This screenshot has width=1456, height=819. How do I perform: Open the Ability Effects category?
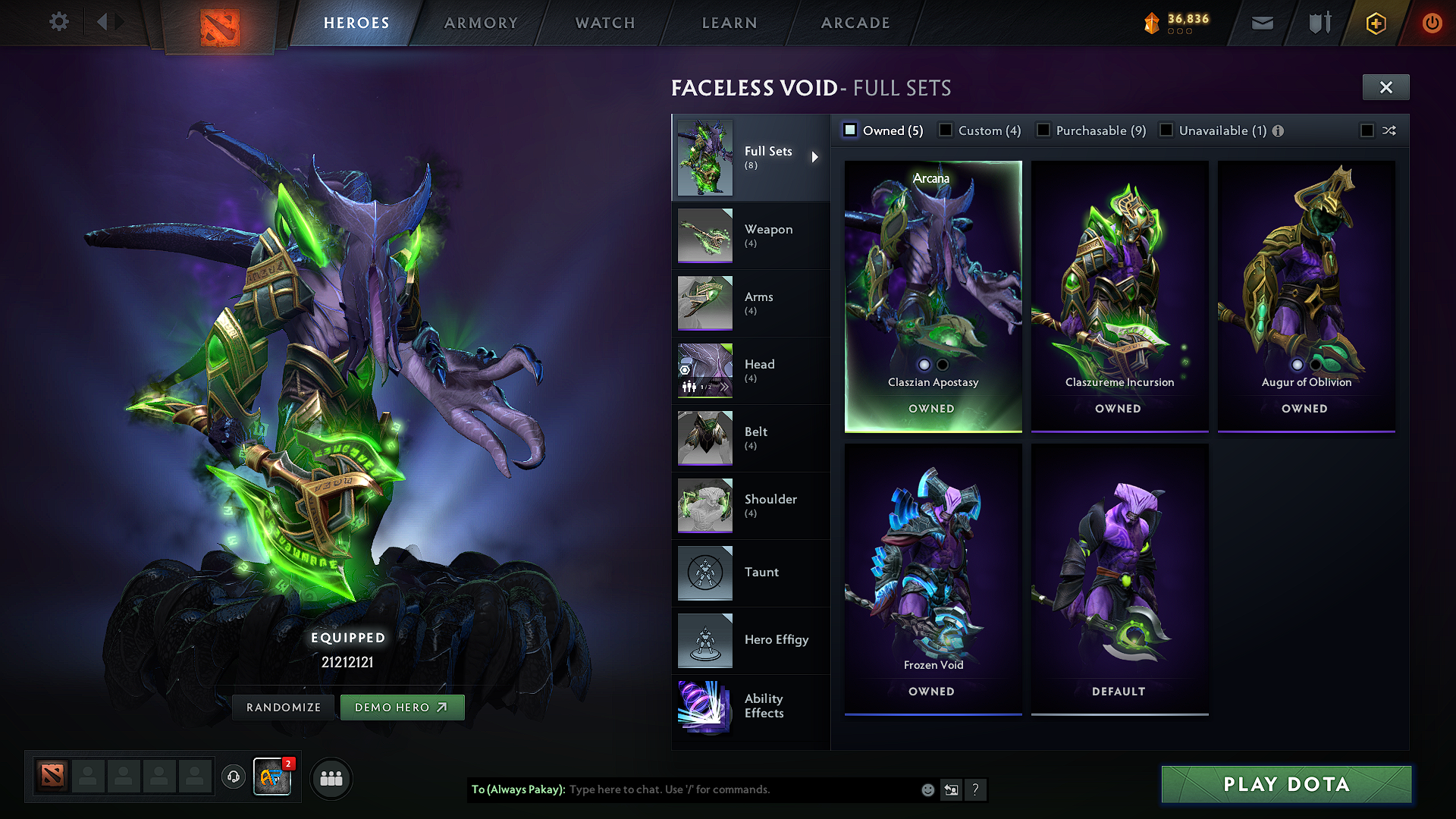pyautogui.click(x=751, y=706)
